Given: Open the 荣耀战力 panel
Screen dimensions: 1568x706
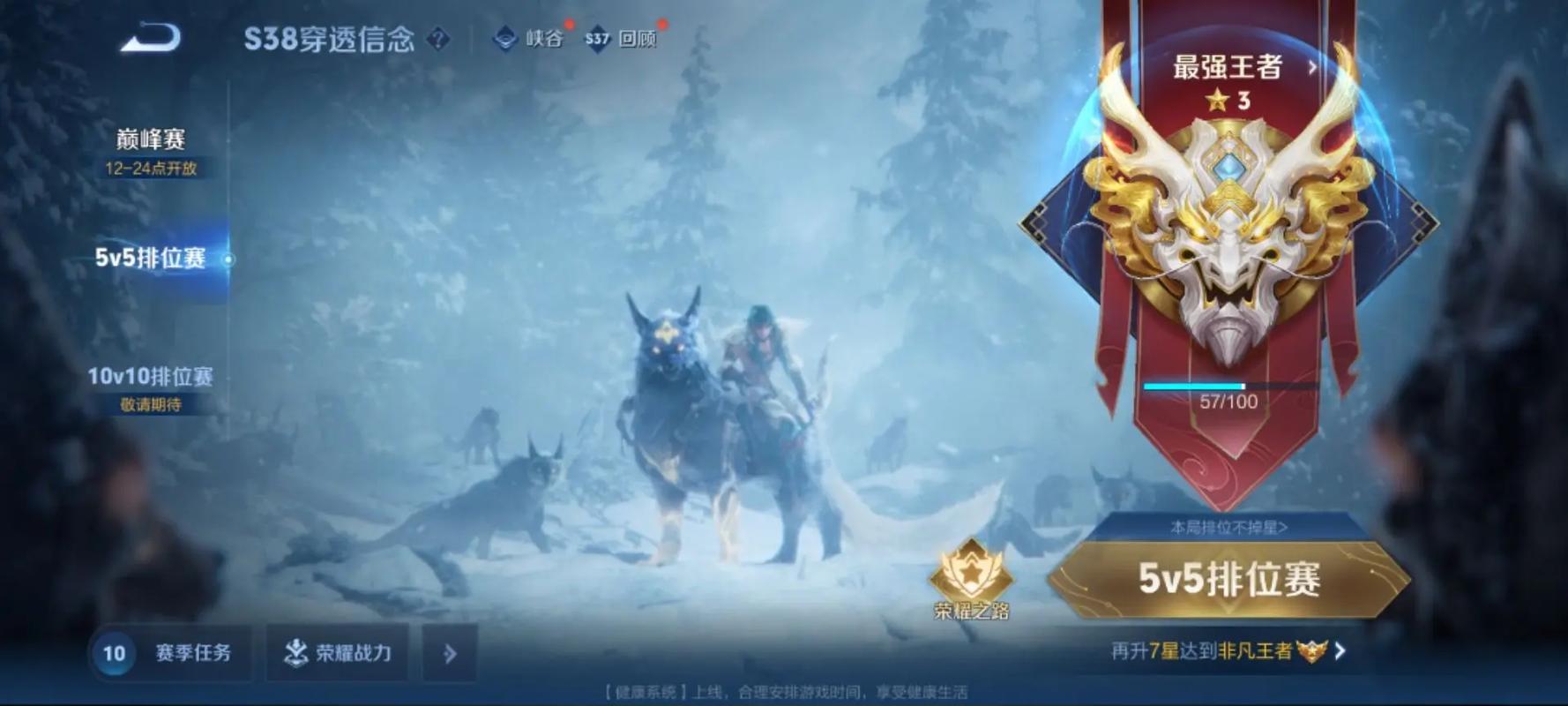Looking at the screenshot, I should coord(338,653).
